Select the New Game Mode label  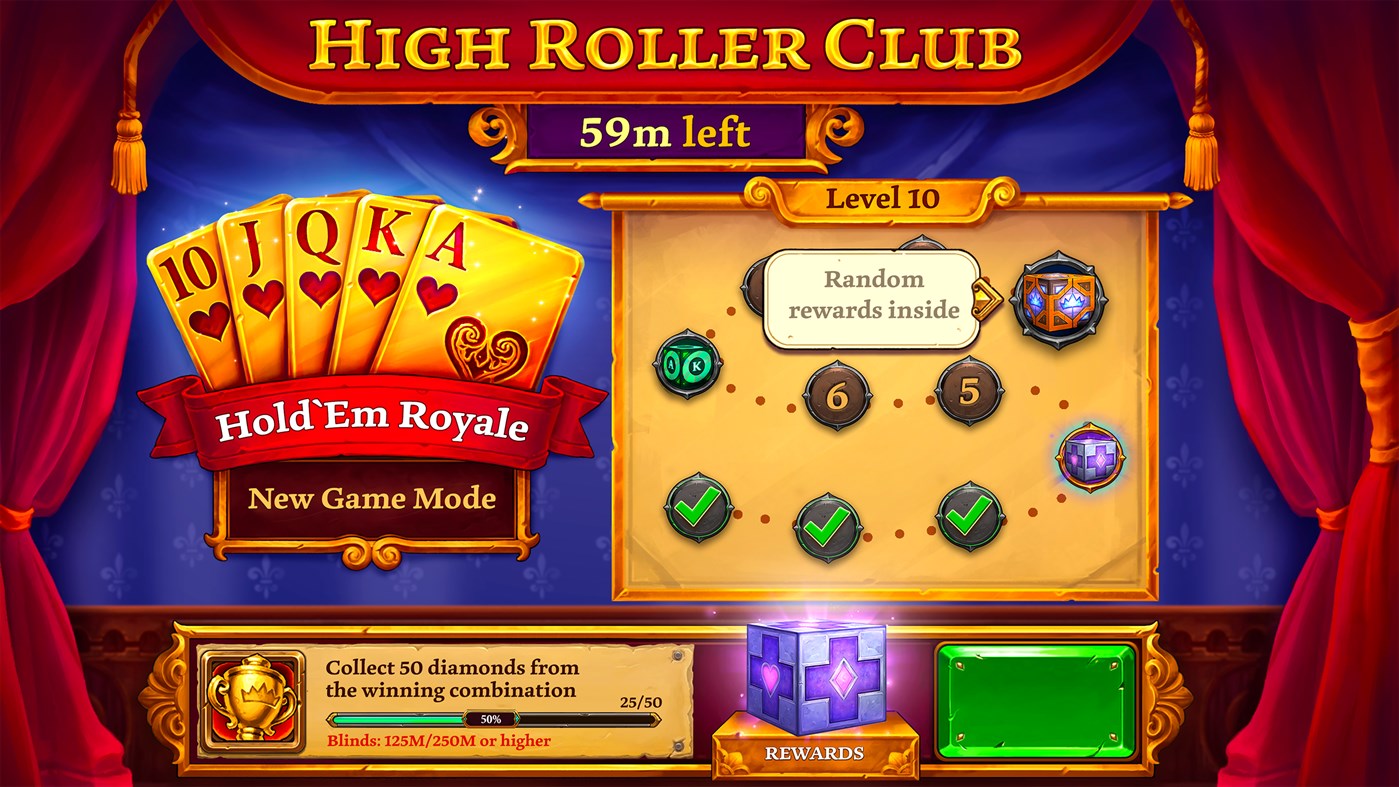tap(376, 499)
